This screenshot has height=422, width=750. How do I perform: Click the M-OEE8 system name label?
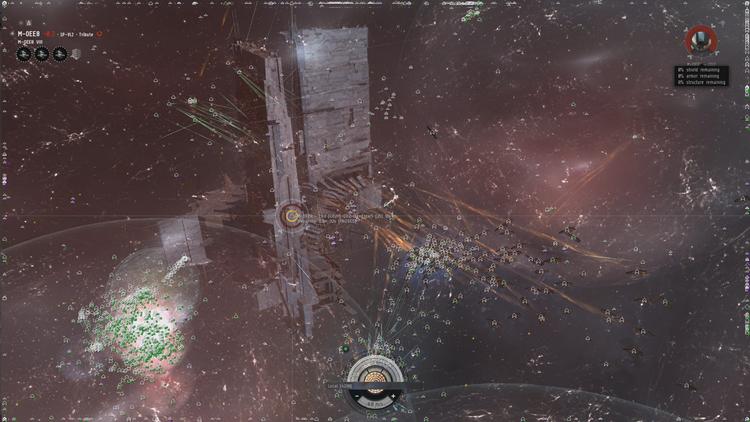28,33
